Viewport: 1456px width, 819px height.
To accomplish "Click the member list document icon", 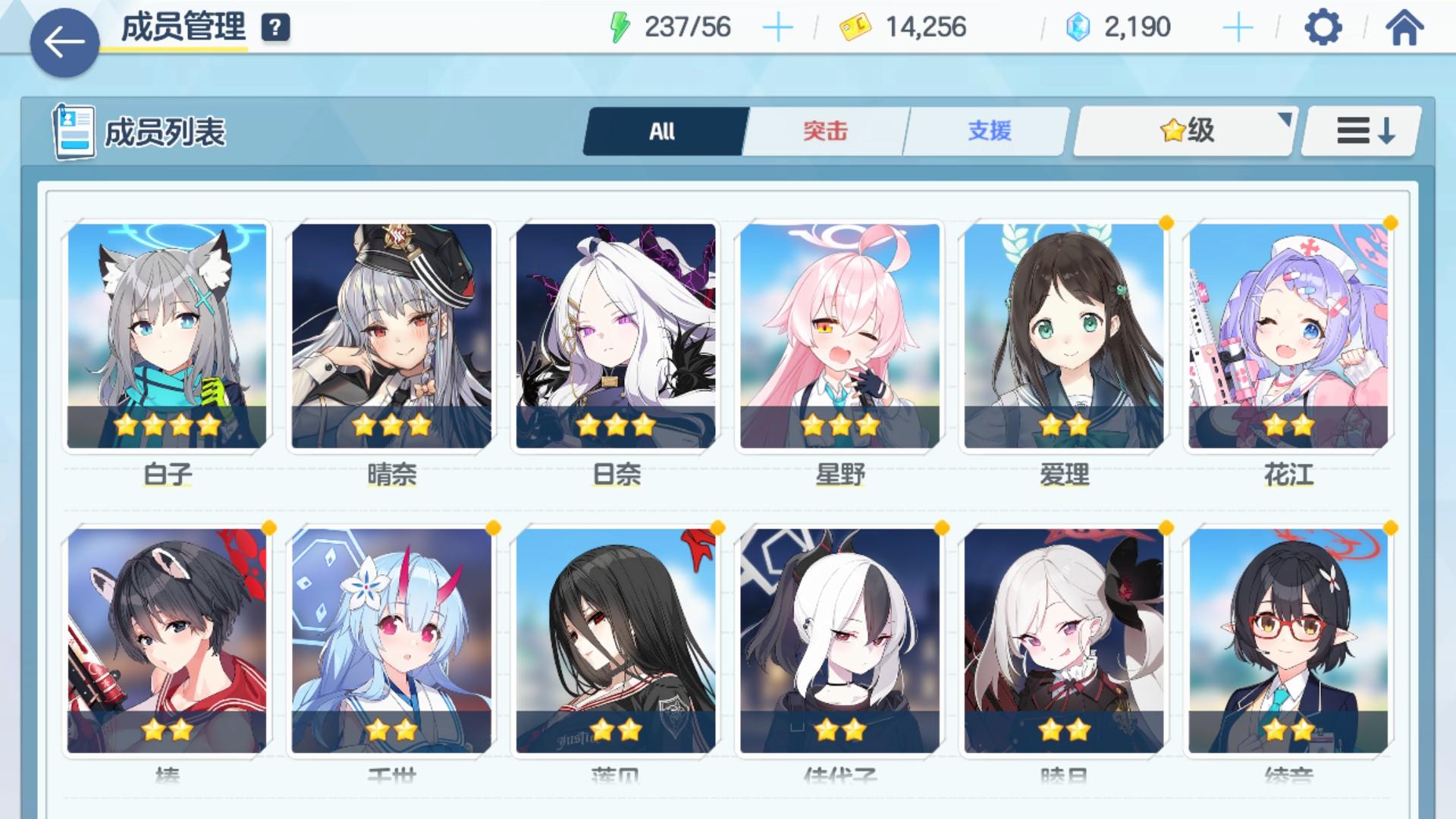I will 73,129.
